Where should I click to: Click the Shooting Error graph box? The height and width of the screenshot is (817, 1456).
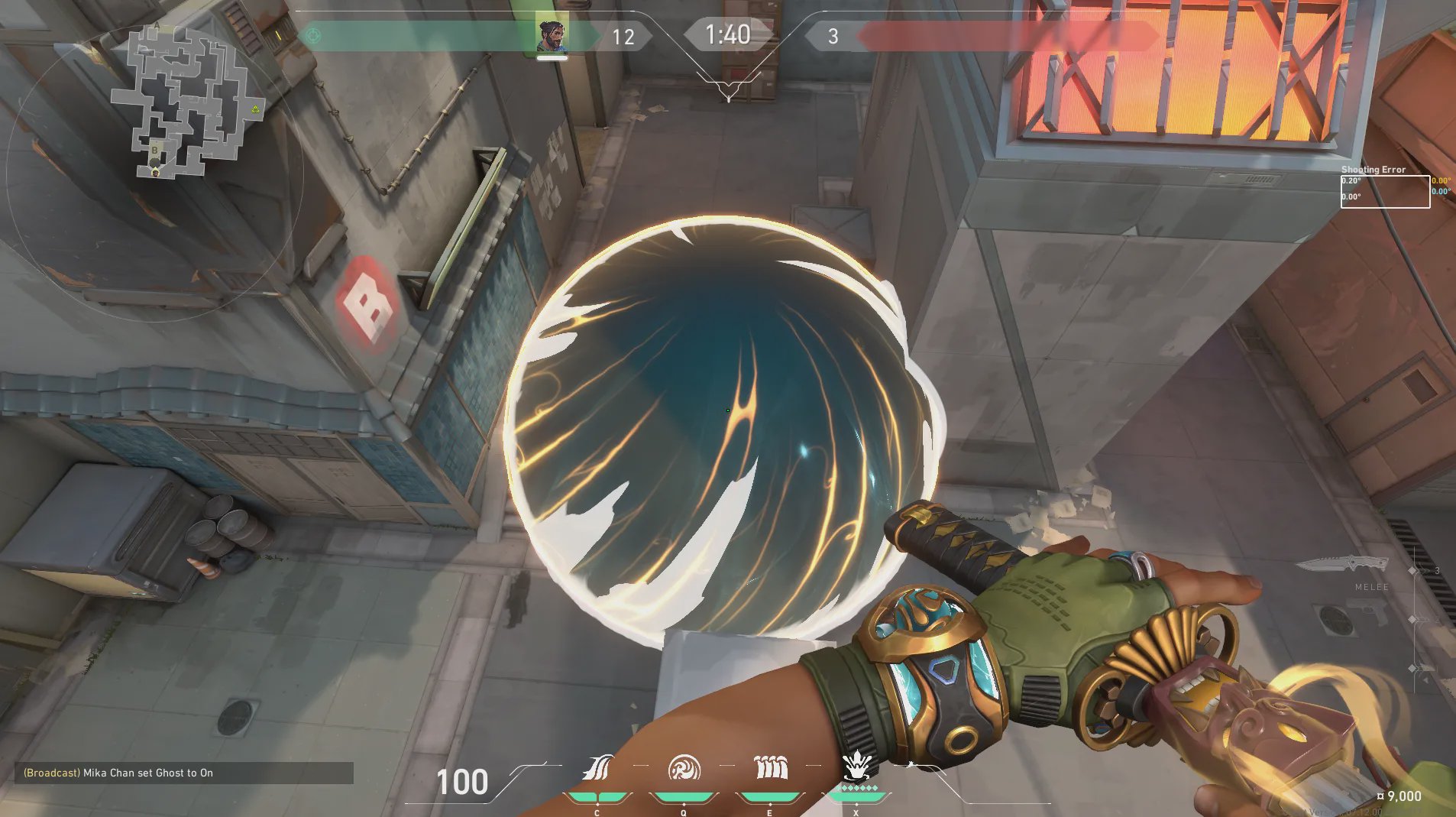pyautogui.click(x=1384, y=191)
